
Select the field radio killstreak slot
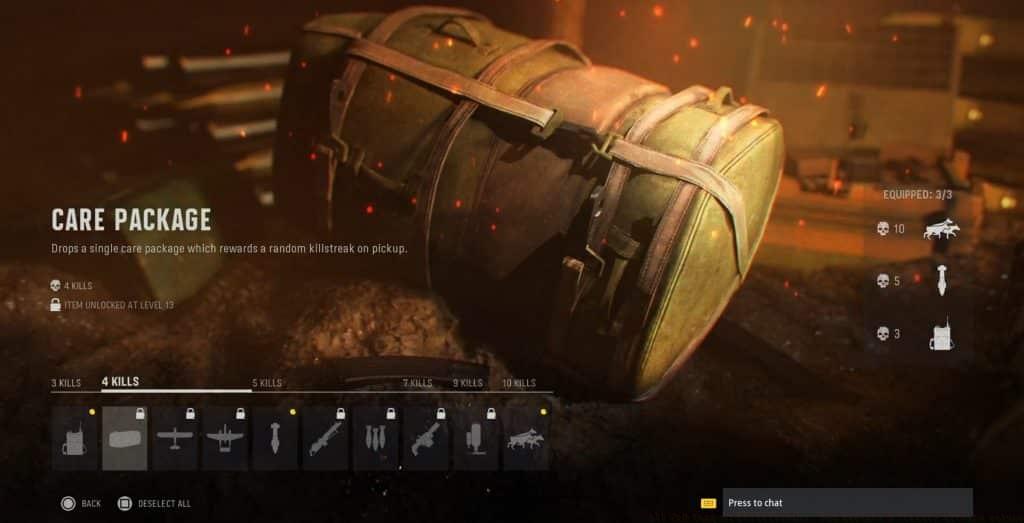click(x=75, y=438)
